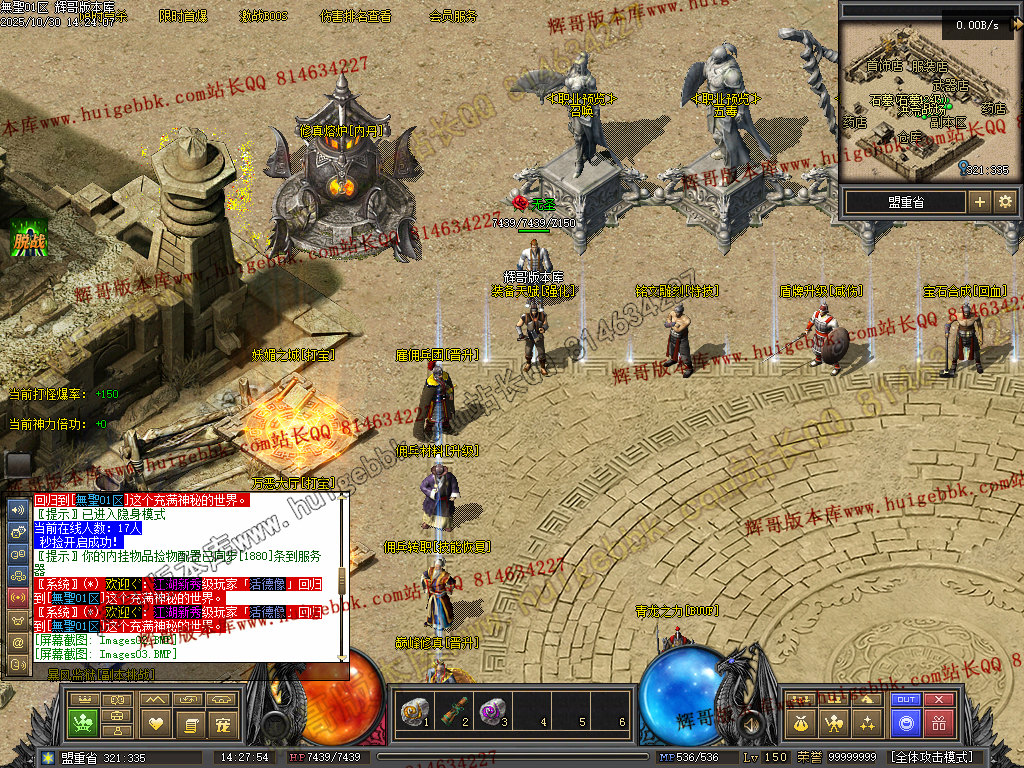Open the 会员服务 member services

(x=453, y=17)
